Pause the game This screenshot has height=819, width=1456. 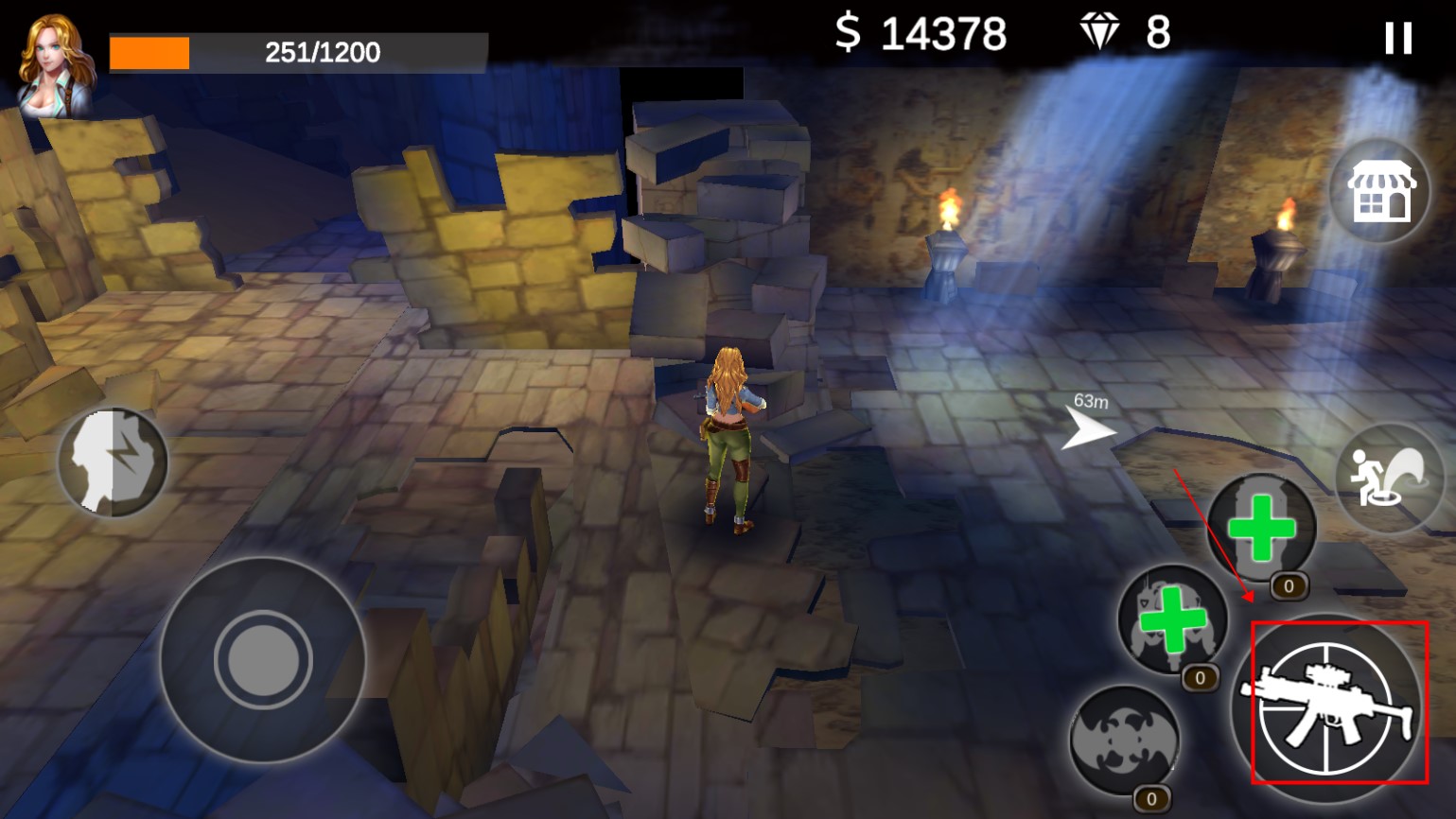point(1397,39)
